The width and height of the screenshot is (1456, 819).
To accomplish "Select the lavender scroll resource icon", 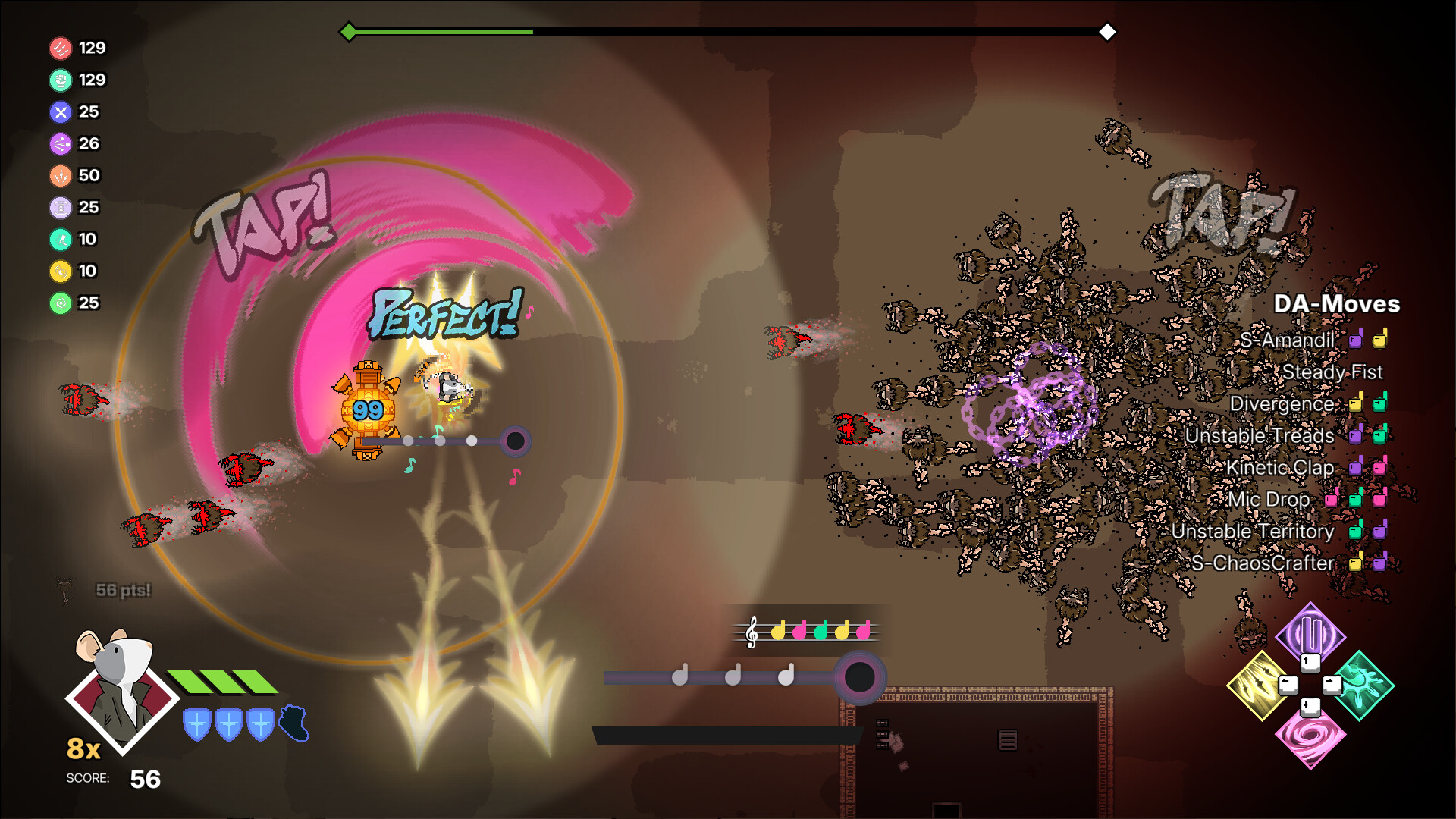I will coord(59,207).
